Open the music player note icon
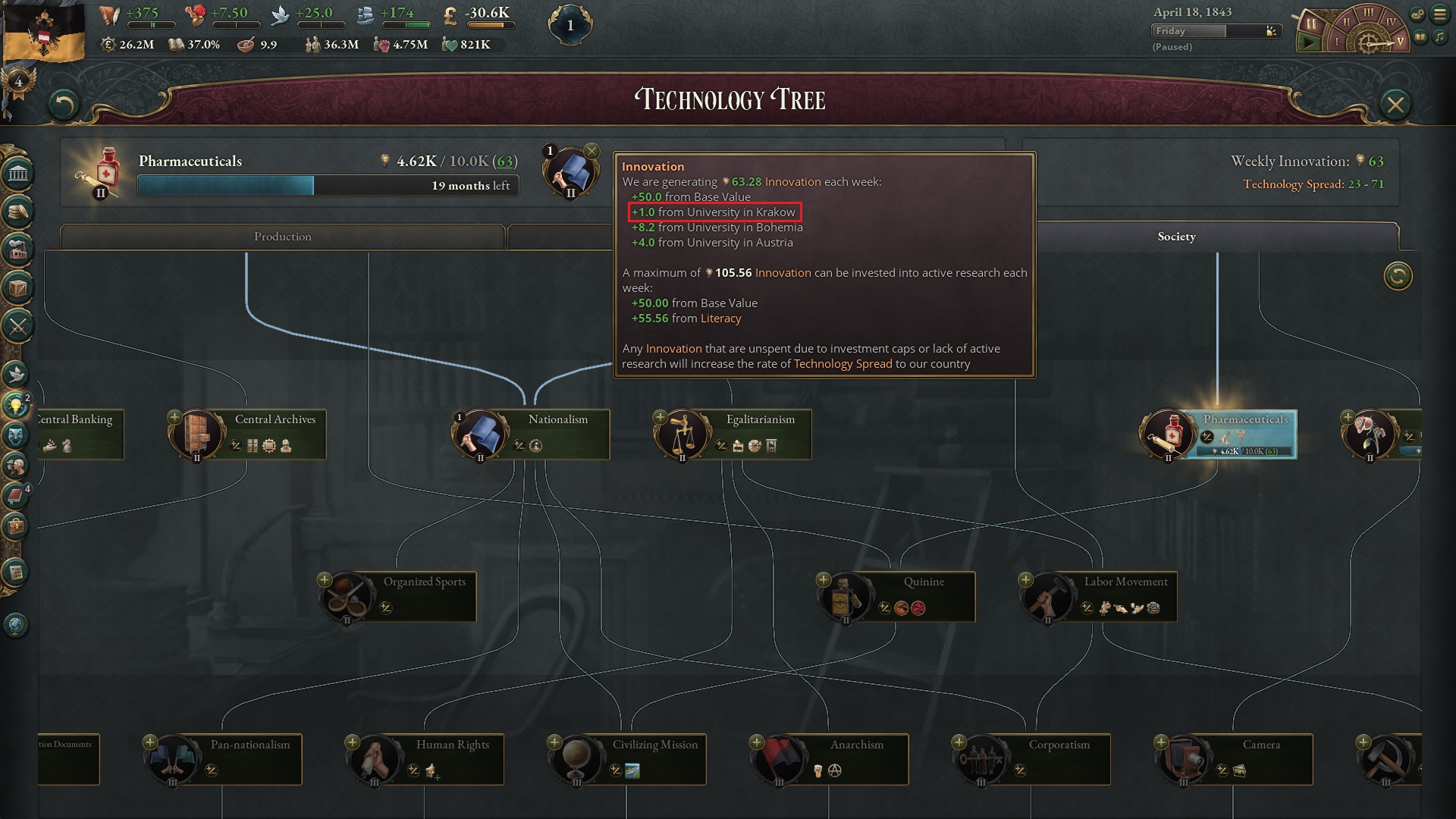1456x819 pixels. 1439,37
